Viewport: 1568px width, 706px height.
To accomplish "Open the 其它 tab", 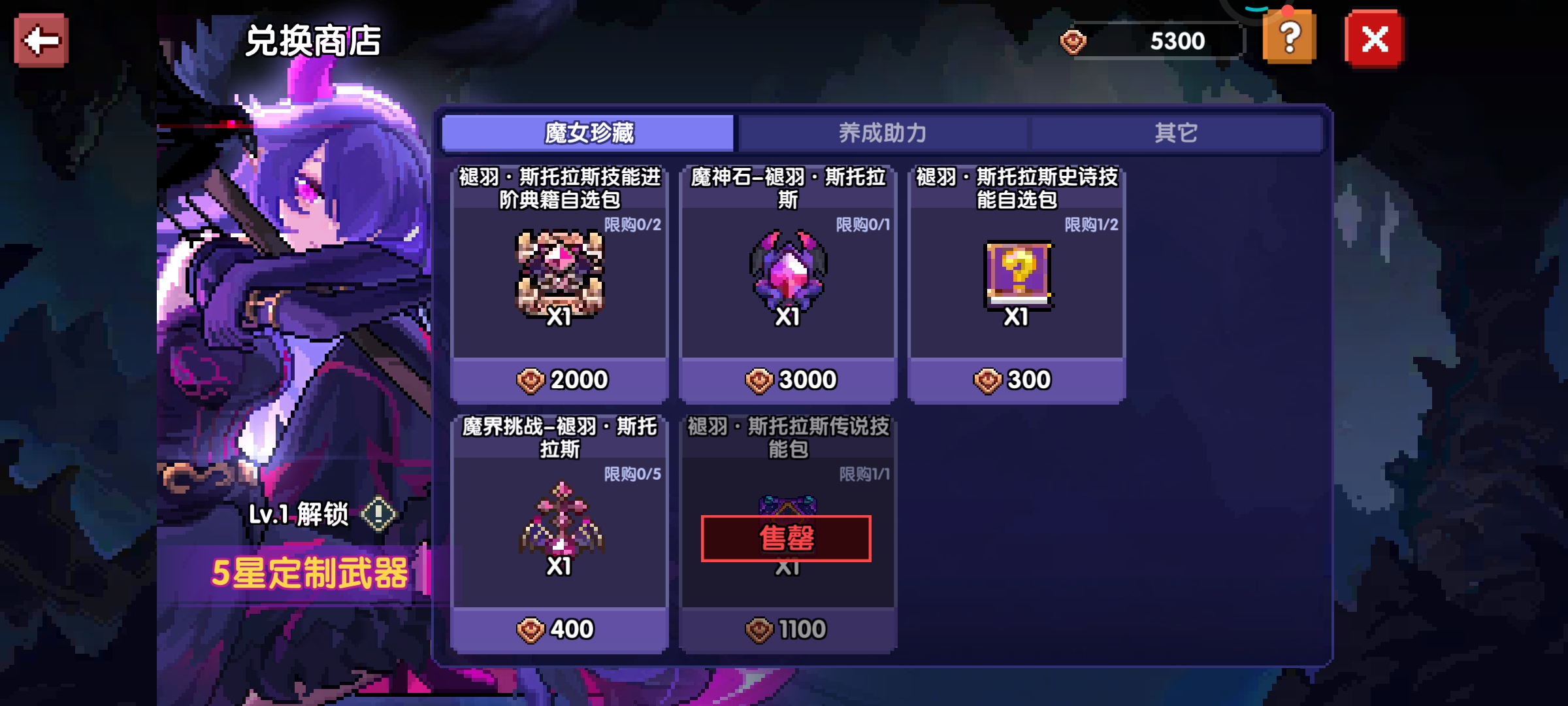I will [1175, 133].
